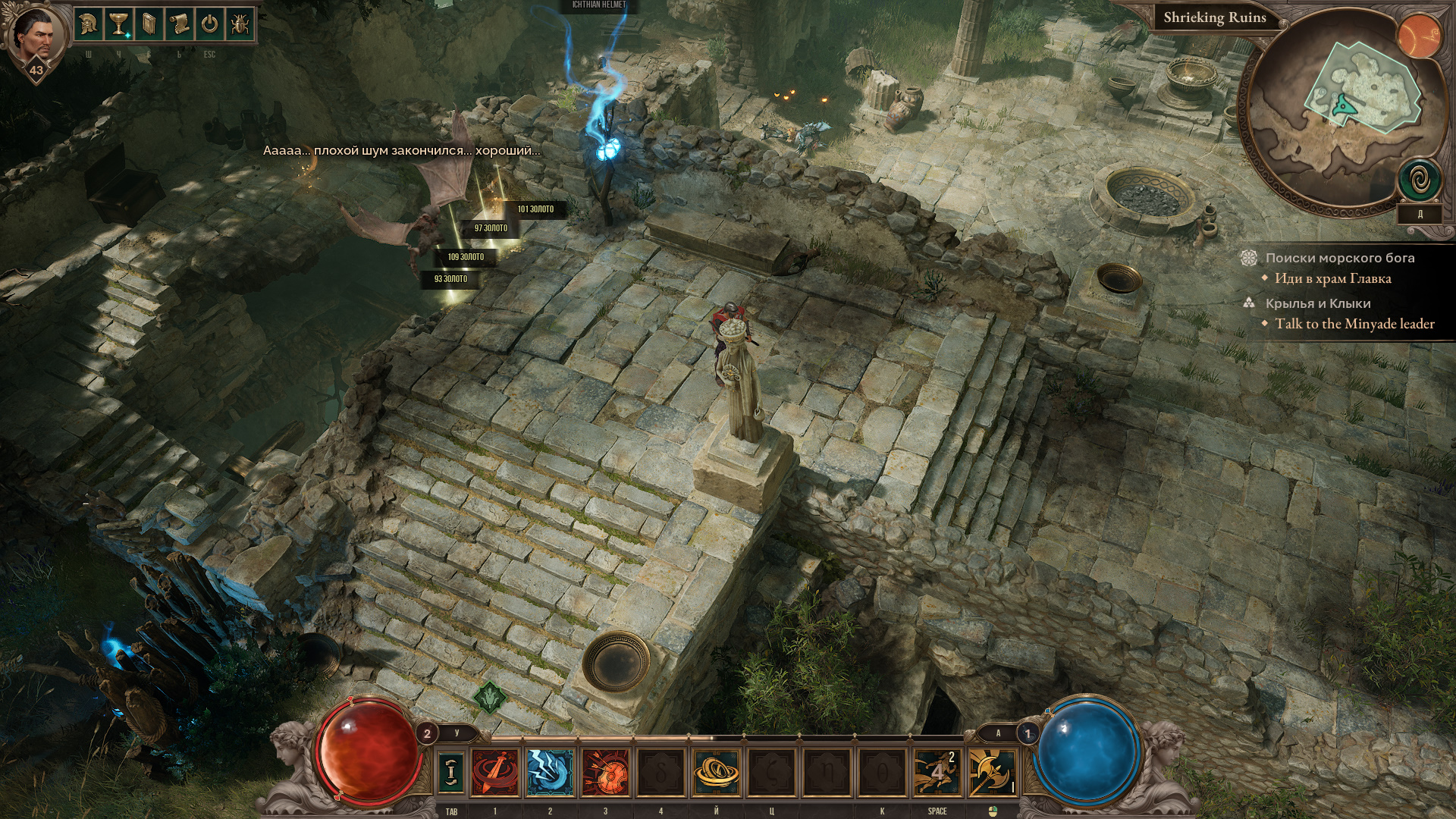Open the character sheet helmet icon

point(89,24)
